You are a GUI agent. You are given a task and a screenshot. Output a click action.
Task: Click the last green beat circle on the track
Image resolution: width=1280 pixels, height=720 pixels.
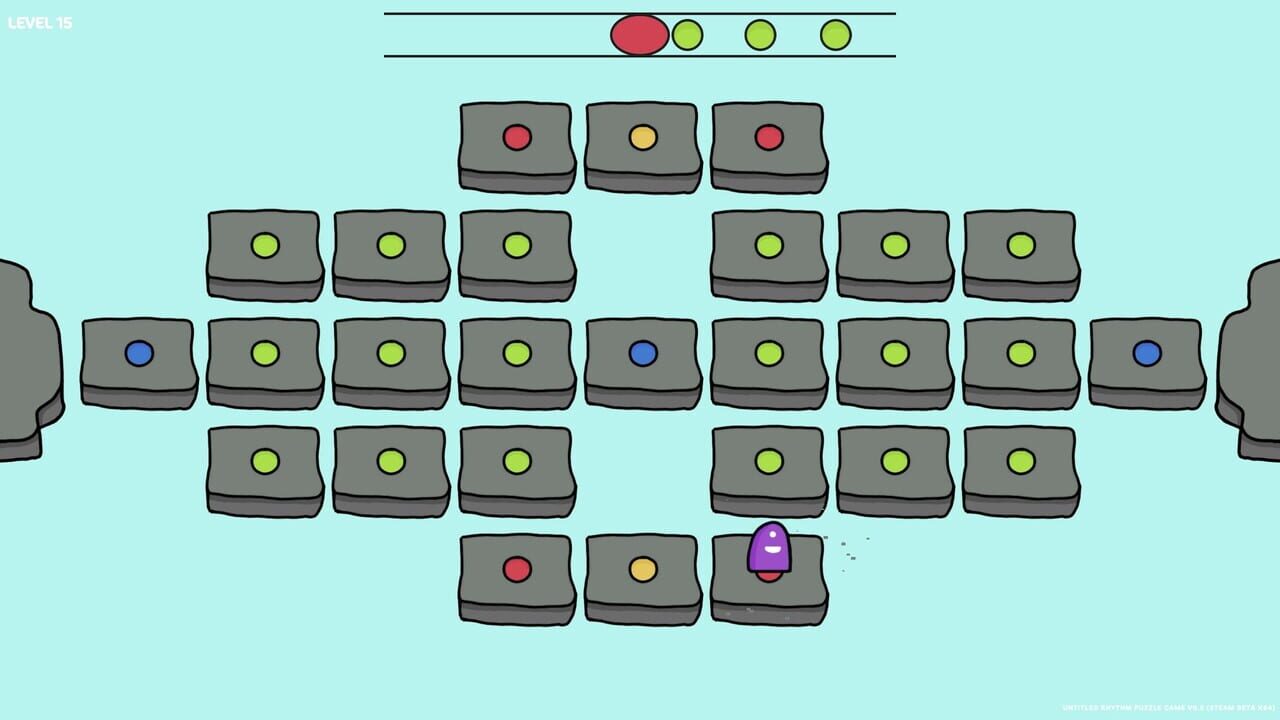[835, 35]
